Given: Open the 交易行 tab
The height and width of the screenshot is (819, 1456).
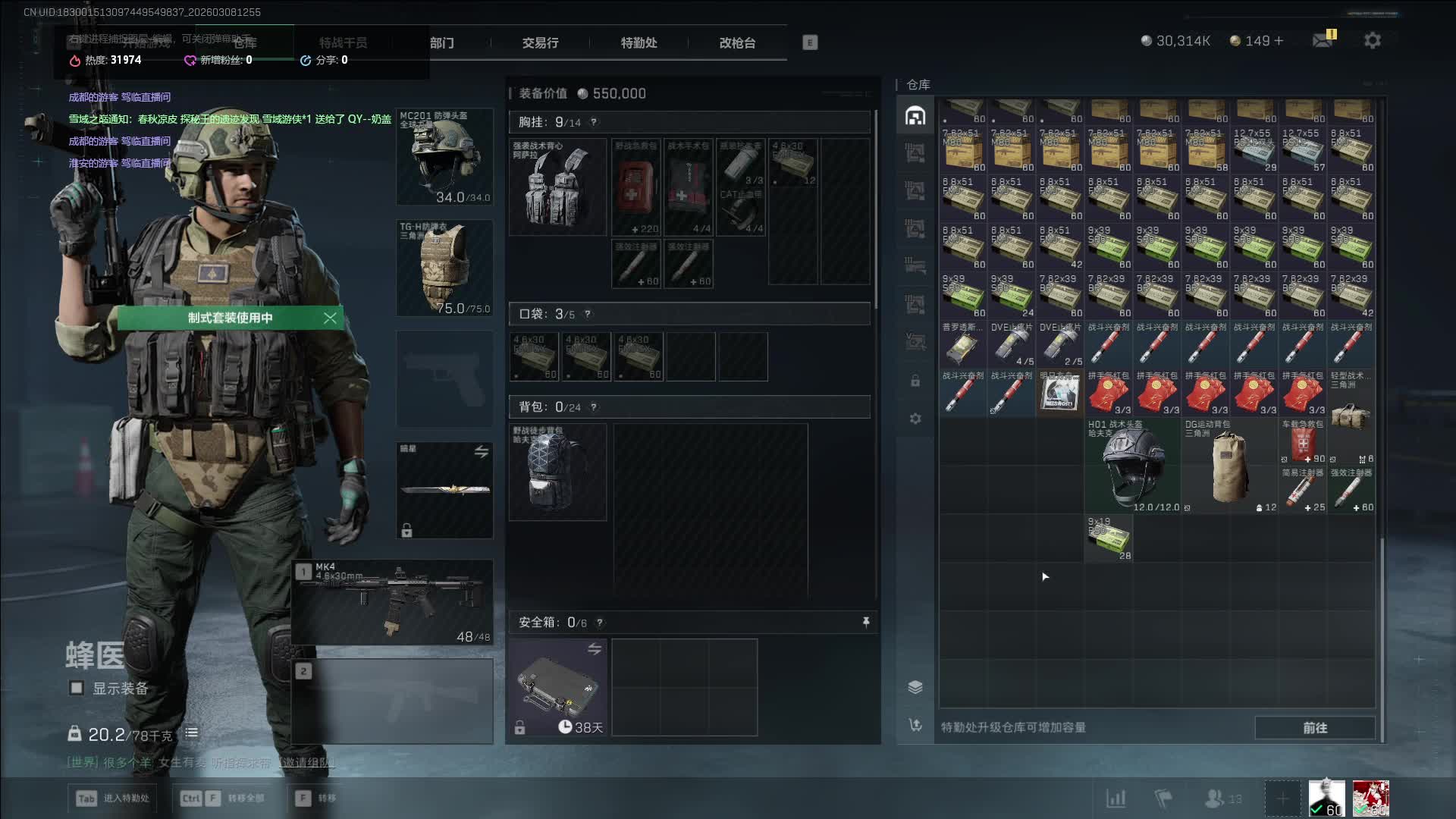Looking at the screenshot, I should [x=540, y=43].
